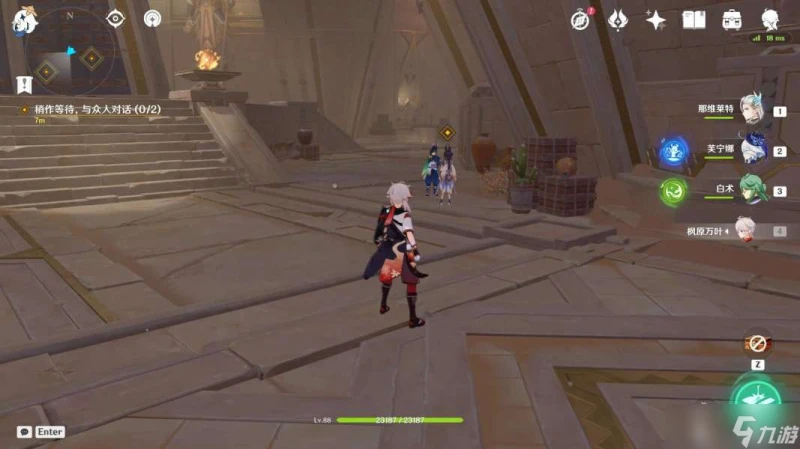Open the events flame-shaped icon
The image size is (800, 449).
(618, 19)
